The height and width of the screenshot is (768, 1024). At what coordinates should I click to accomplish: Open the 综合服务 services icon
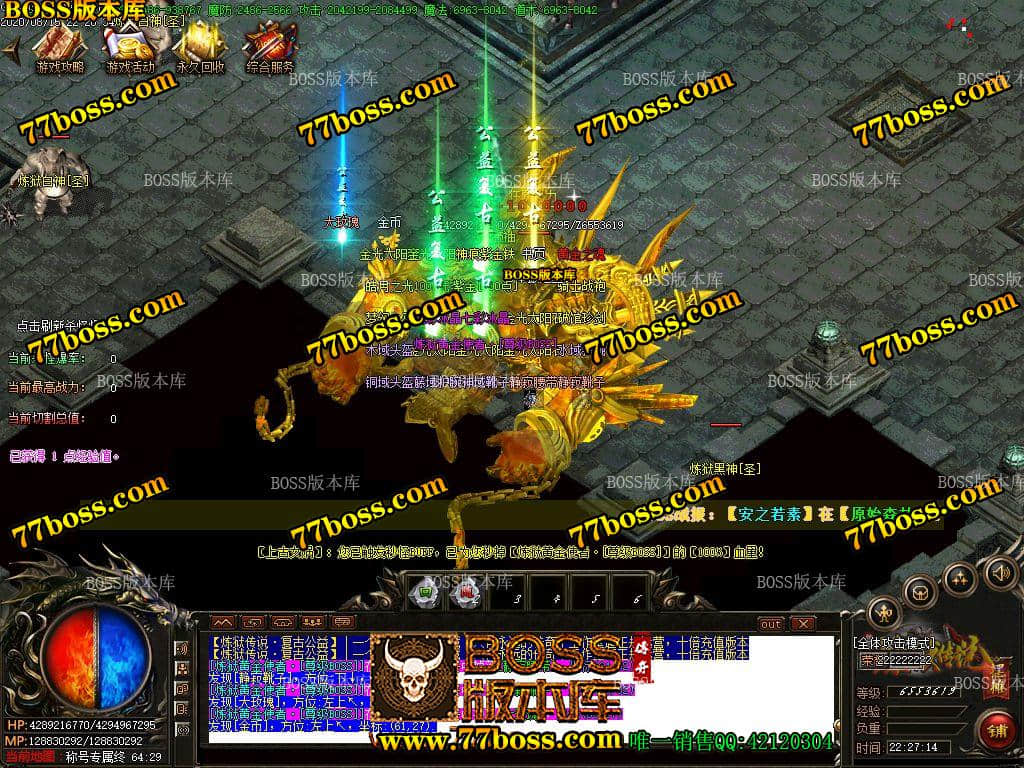(270, 47)
